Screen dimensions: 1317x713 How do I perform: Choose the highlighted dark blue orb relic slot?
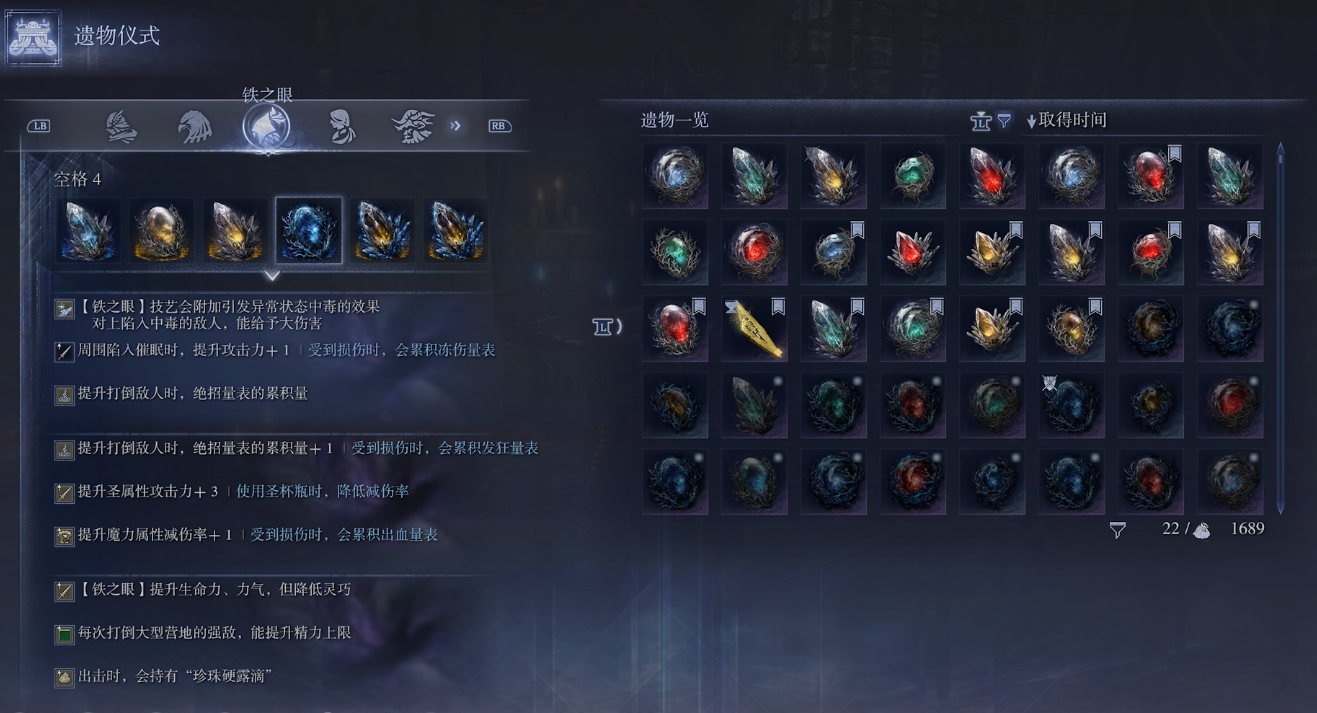tap(309, 230)
